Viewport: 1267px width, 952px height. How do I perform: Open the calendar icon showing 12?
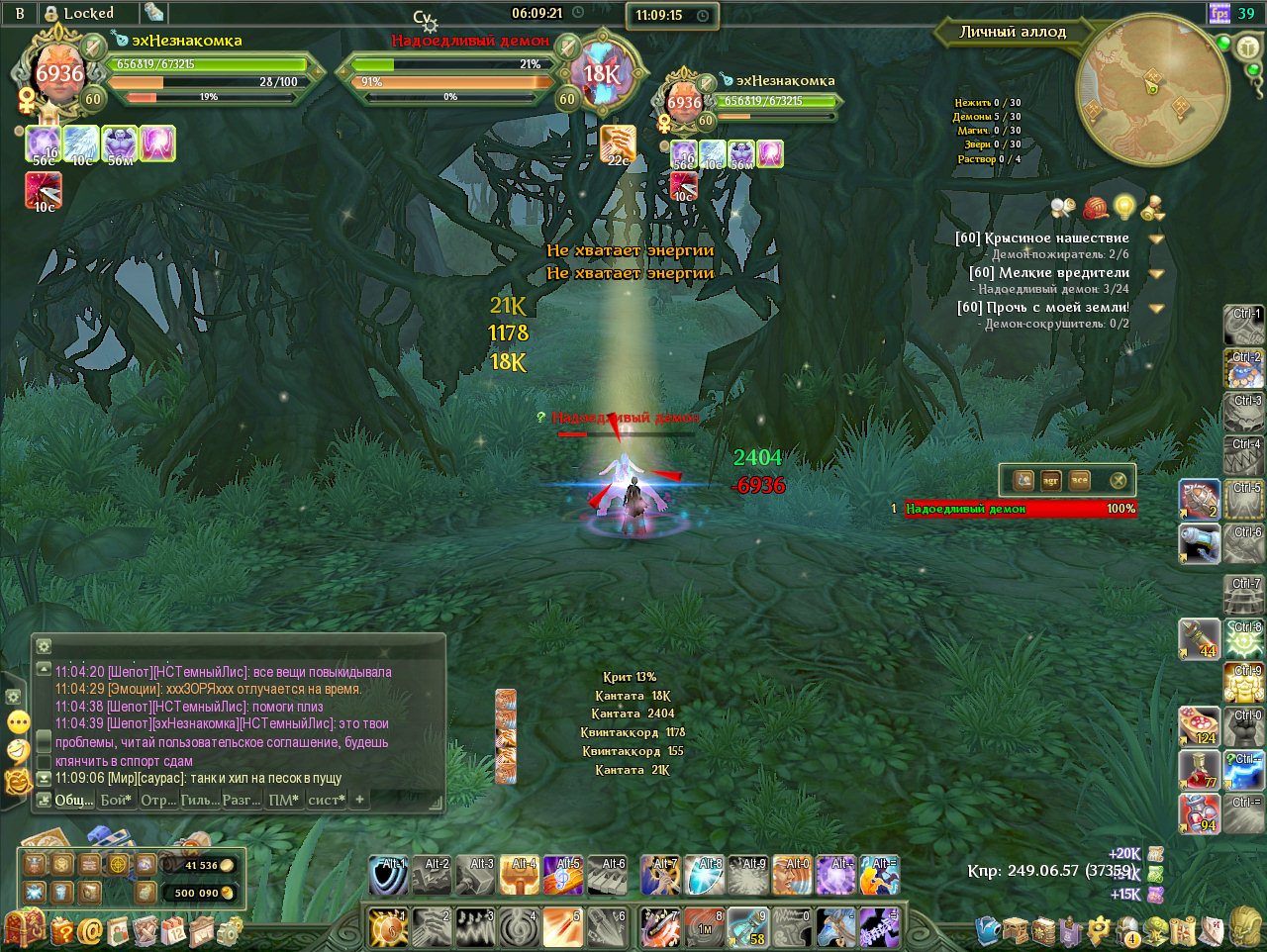[x=173, y=930]
